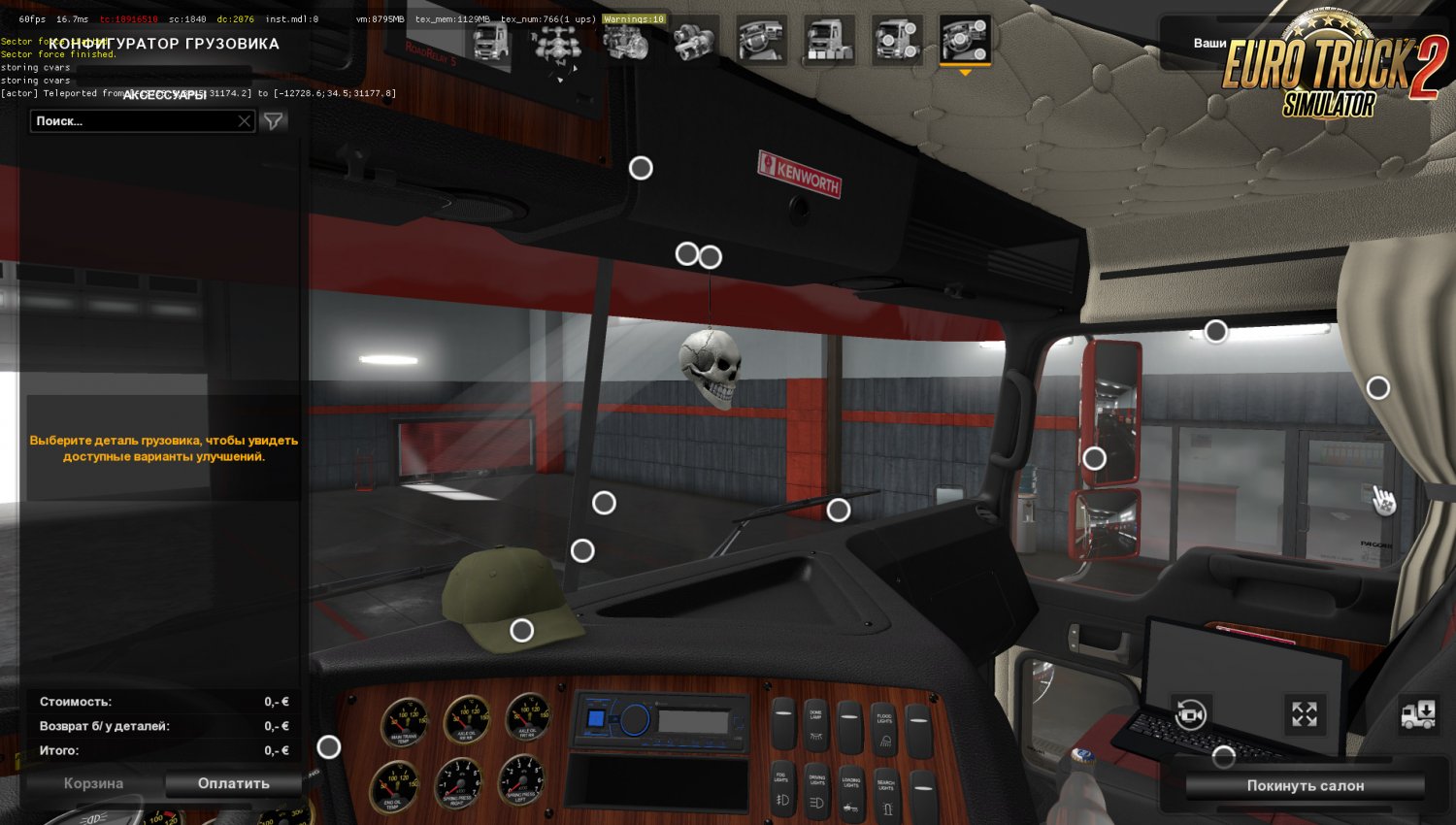Pick the accessory slot marker on the side mirror
This screenshot has width=1456, height=825.
[1095, 458]
